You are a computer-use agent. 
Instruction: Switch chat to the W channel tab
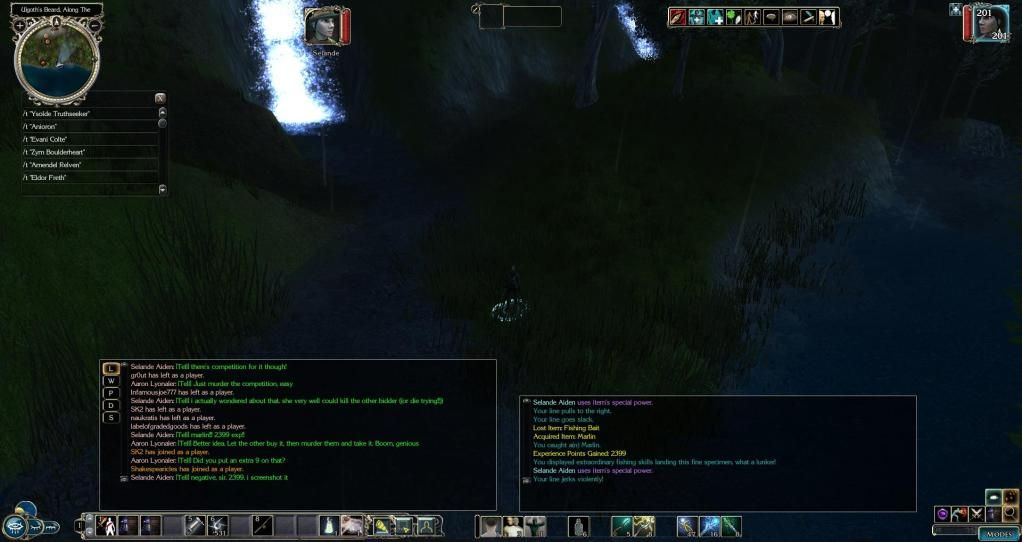(x=112, y=381)
